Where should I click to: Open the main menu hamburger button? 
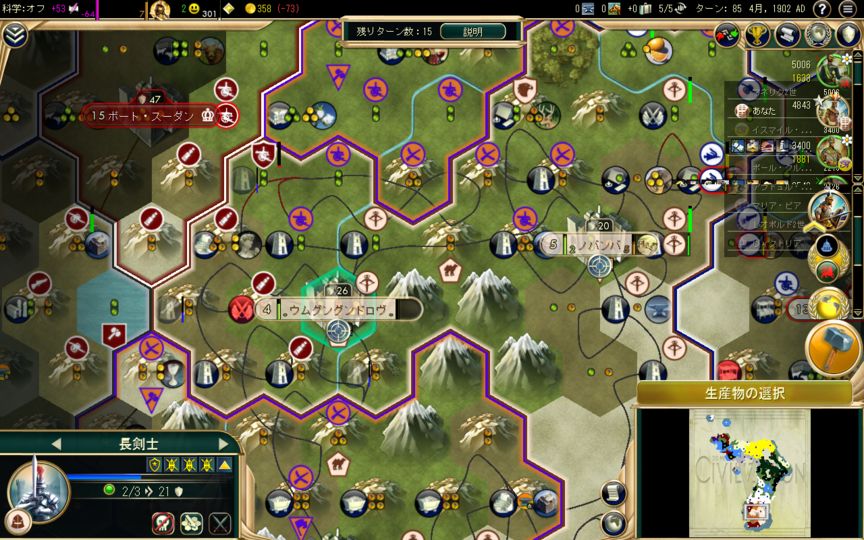click(848, 10)
